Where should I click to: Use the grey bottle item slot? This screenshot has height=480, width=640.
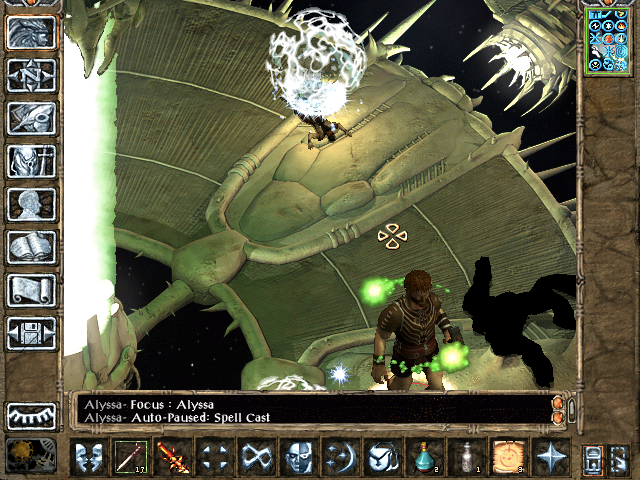(466, 457)
